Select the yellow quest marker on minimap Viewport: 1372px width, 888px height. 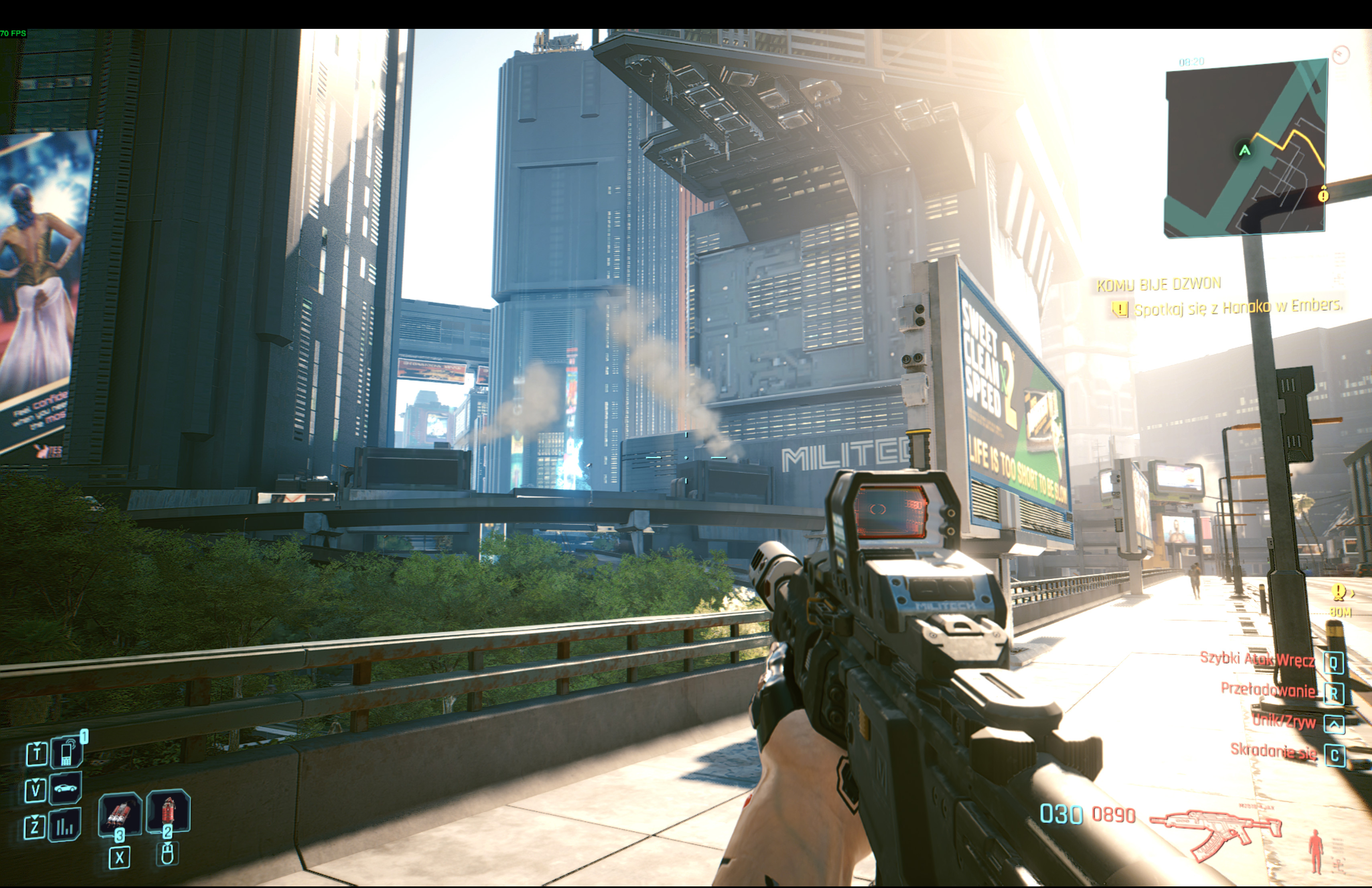pos(1323,195)
